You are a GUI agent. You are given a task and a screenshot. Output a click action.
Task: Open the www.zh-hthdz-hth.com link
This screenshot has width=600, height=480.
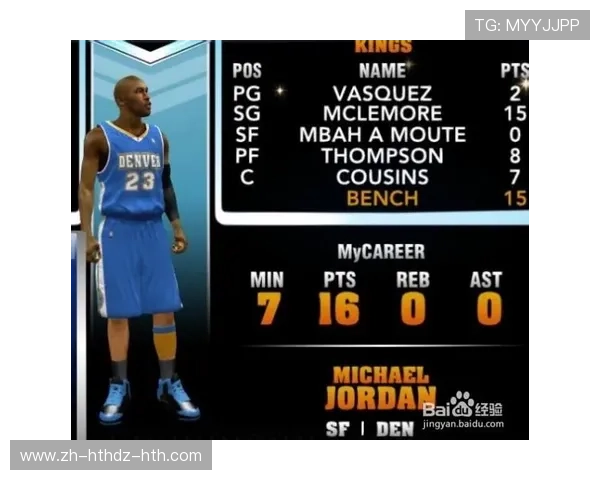111,456
